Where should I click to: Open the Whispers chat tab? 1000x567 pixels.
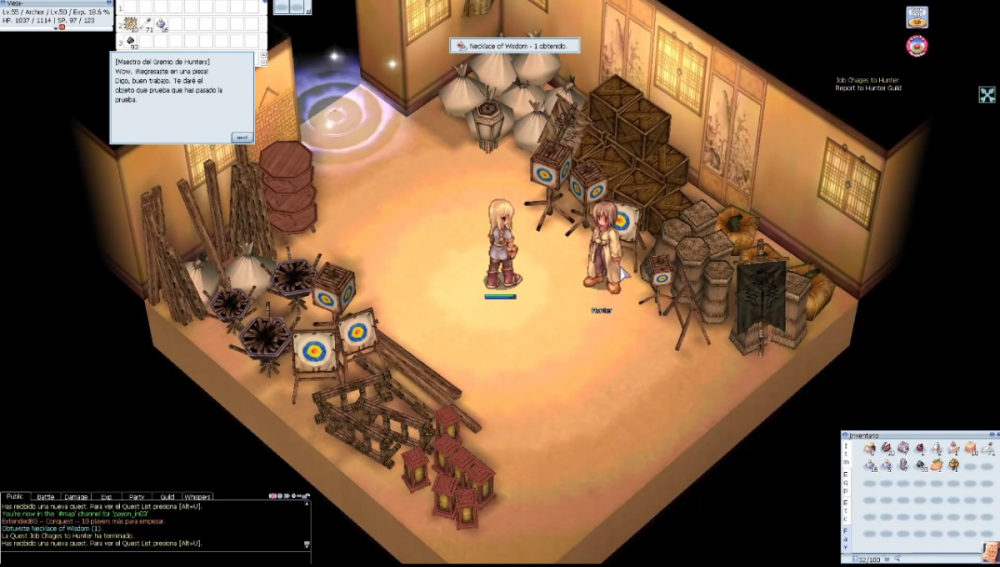(198, 496)
